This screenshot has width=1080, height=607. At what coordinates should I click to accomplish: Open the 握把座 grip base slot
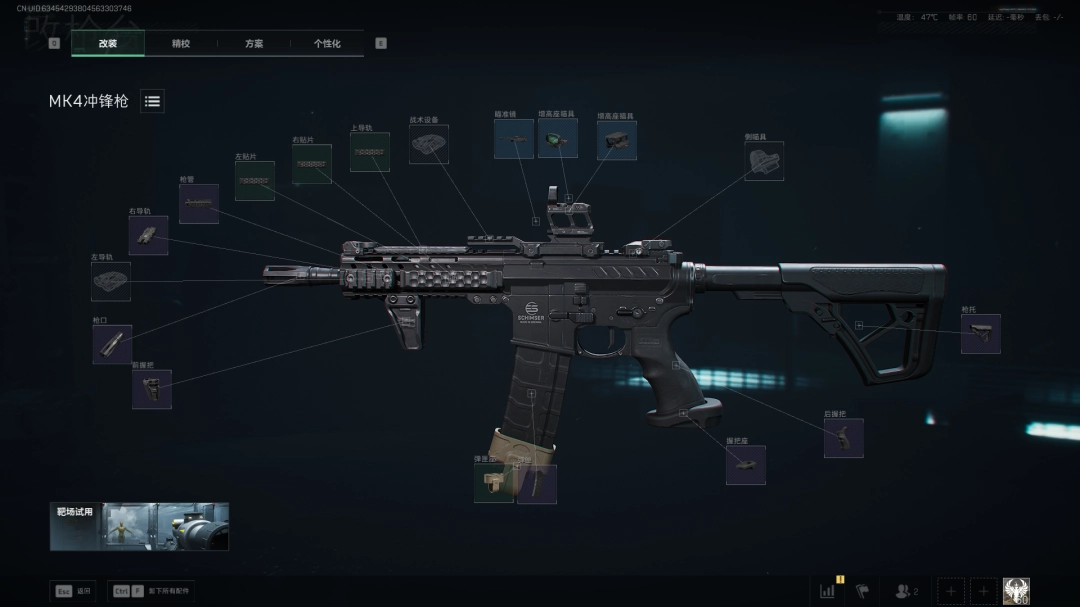click(746, 465)
